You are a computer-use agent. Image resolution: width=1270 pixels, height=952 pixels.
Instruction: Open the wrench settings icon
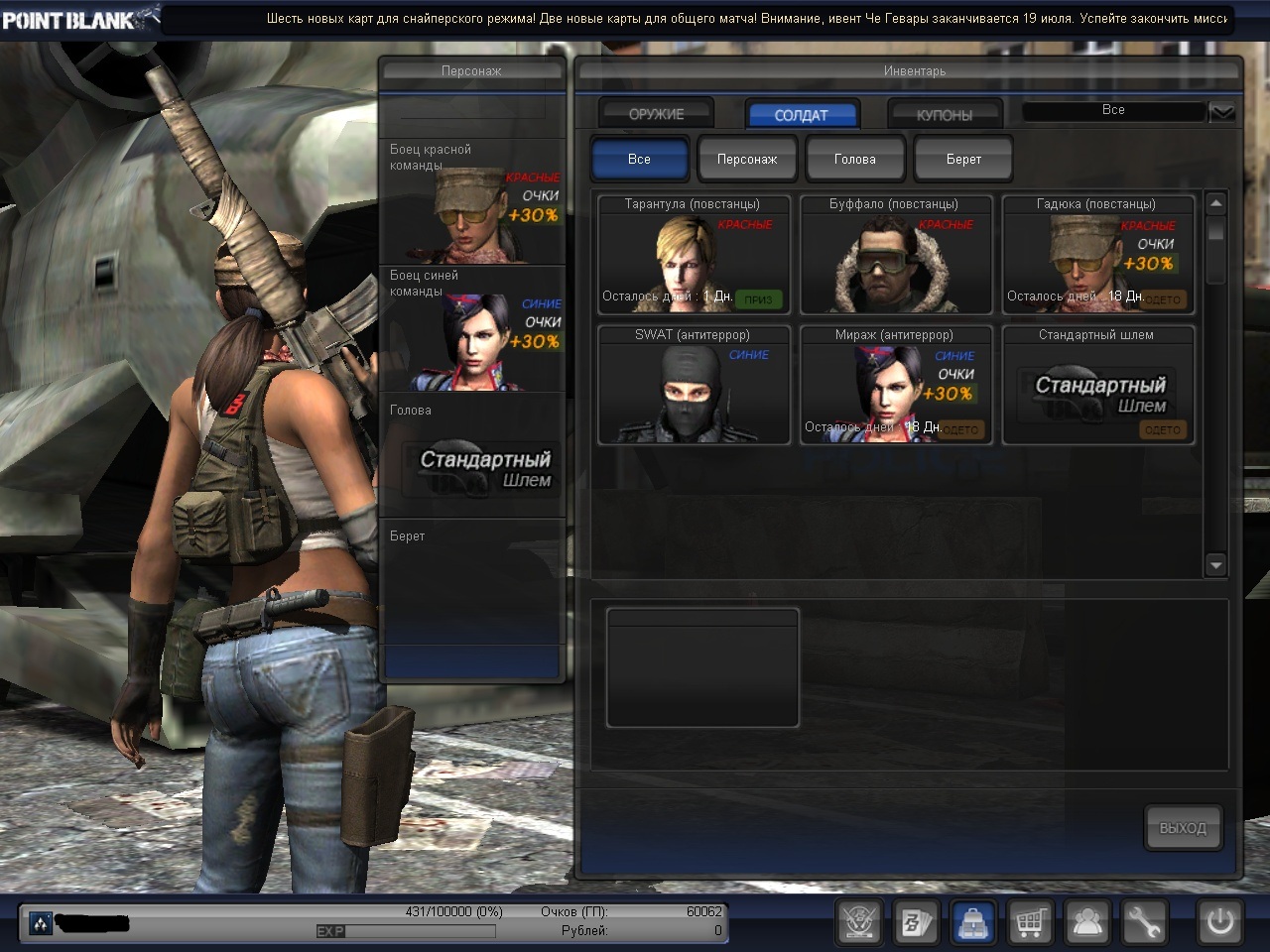(x=1143, y=923)
